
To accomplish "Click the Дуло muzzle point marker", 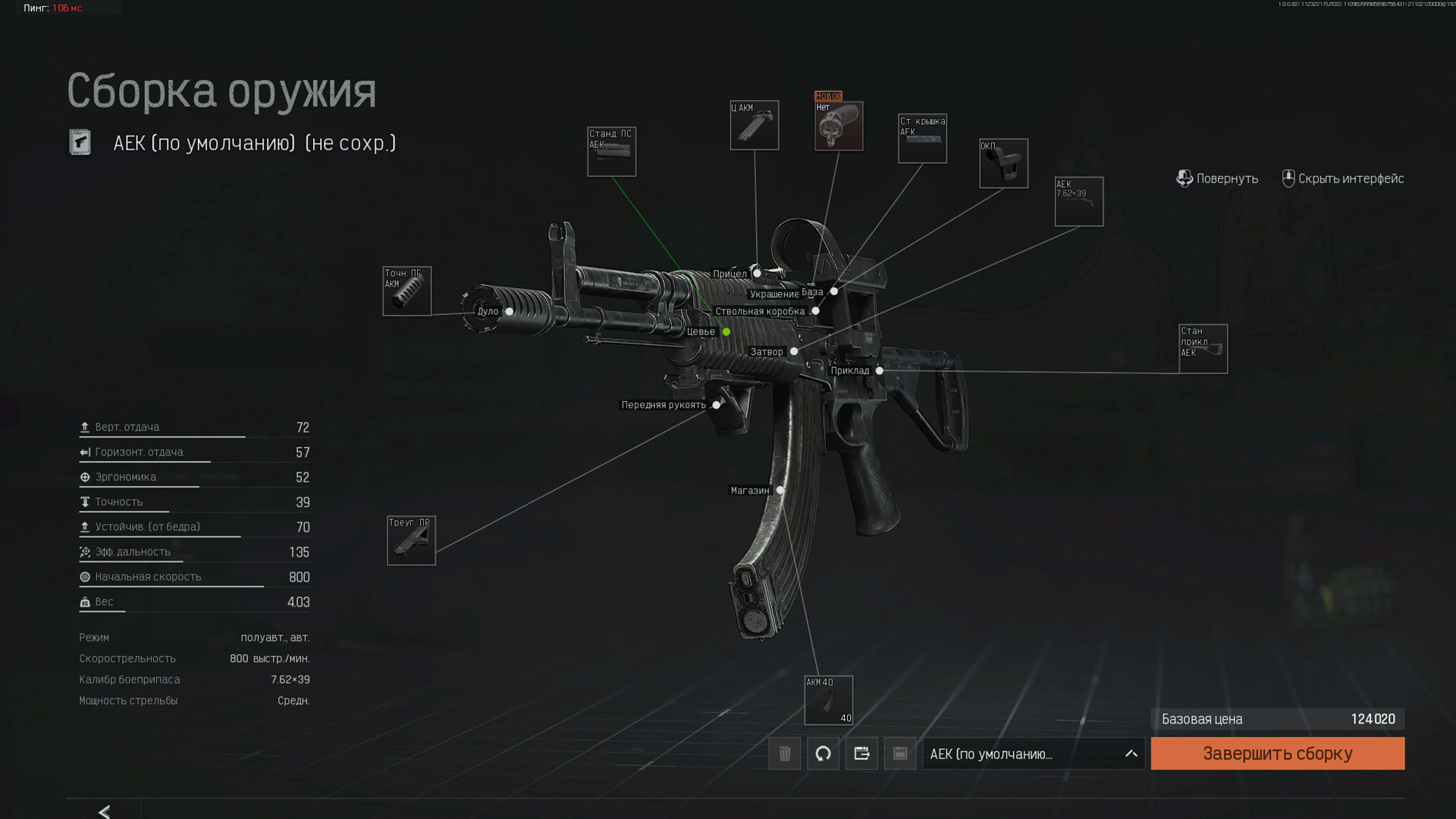I will pyautogui.click(x=510, y=312).
